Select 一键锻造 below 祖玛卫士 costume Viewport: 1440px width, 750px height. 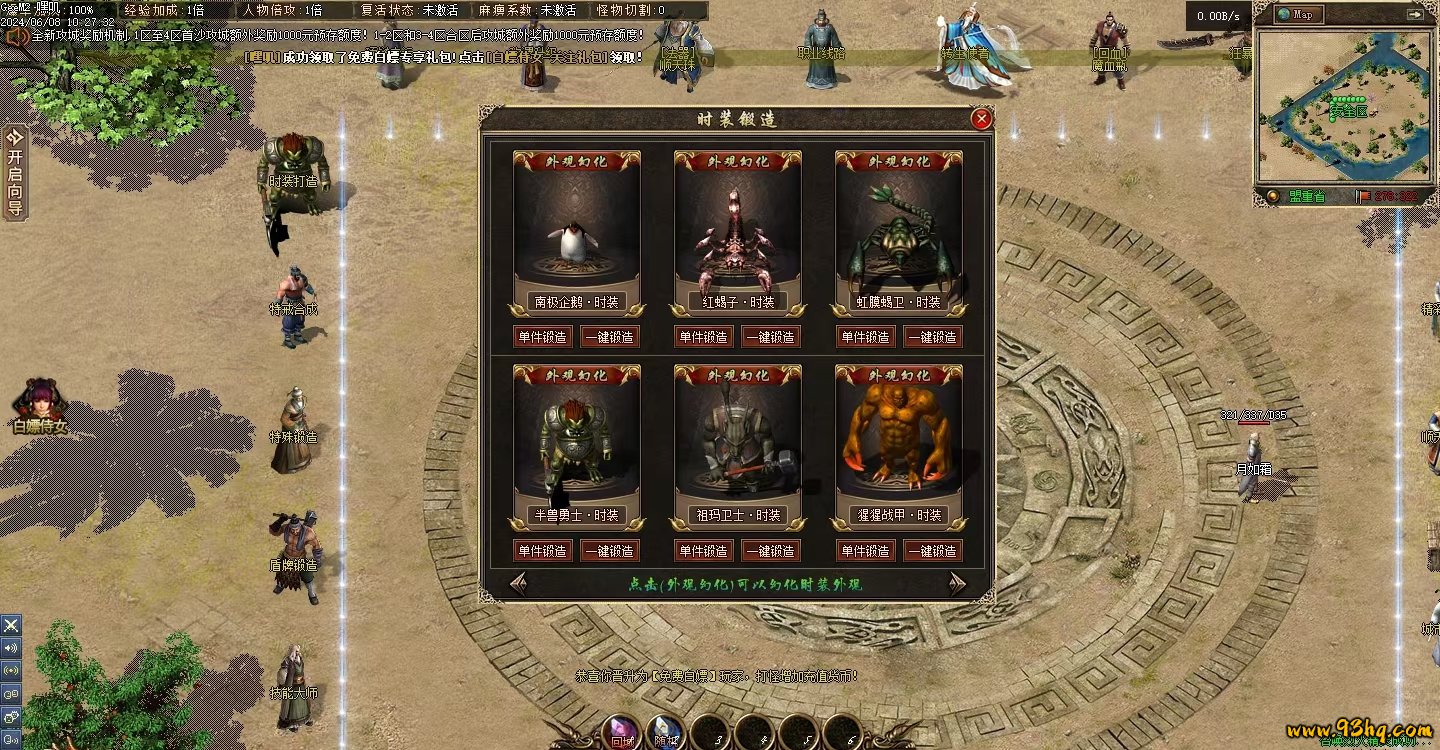771,551
